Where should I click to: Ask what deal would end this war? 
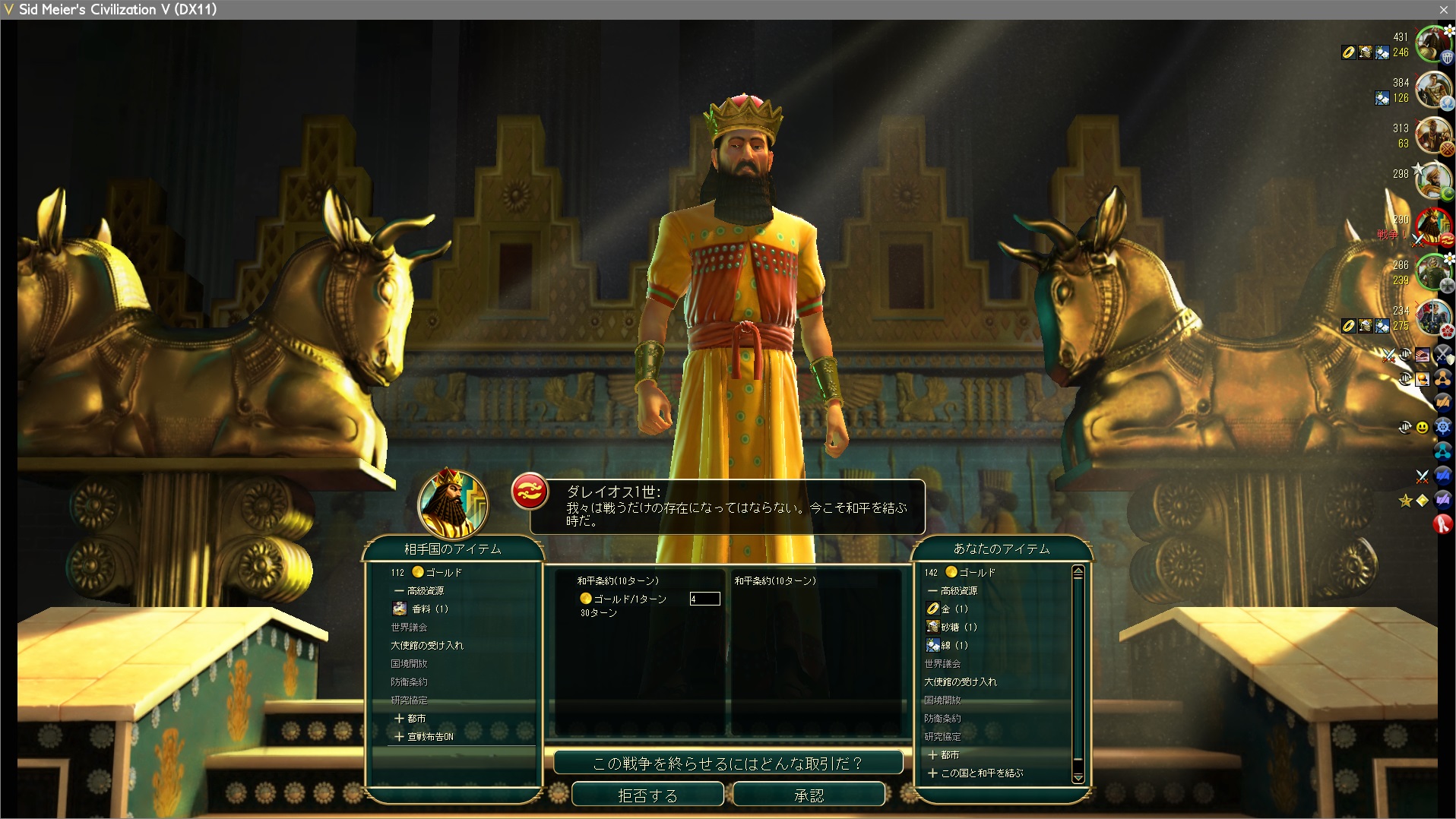tap(728, 763)
